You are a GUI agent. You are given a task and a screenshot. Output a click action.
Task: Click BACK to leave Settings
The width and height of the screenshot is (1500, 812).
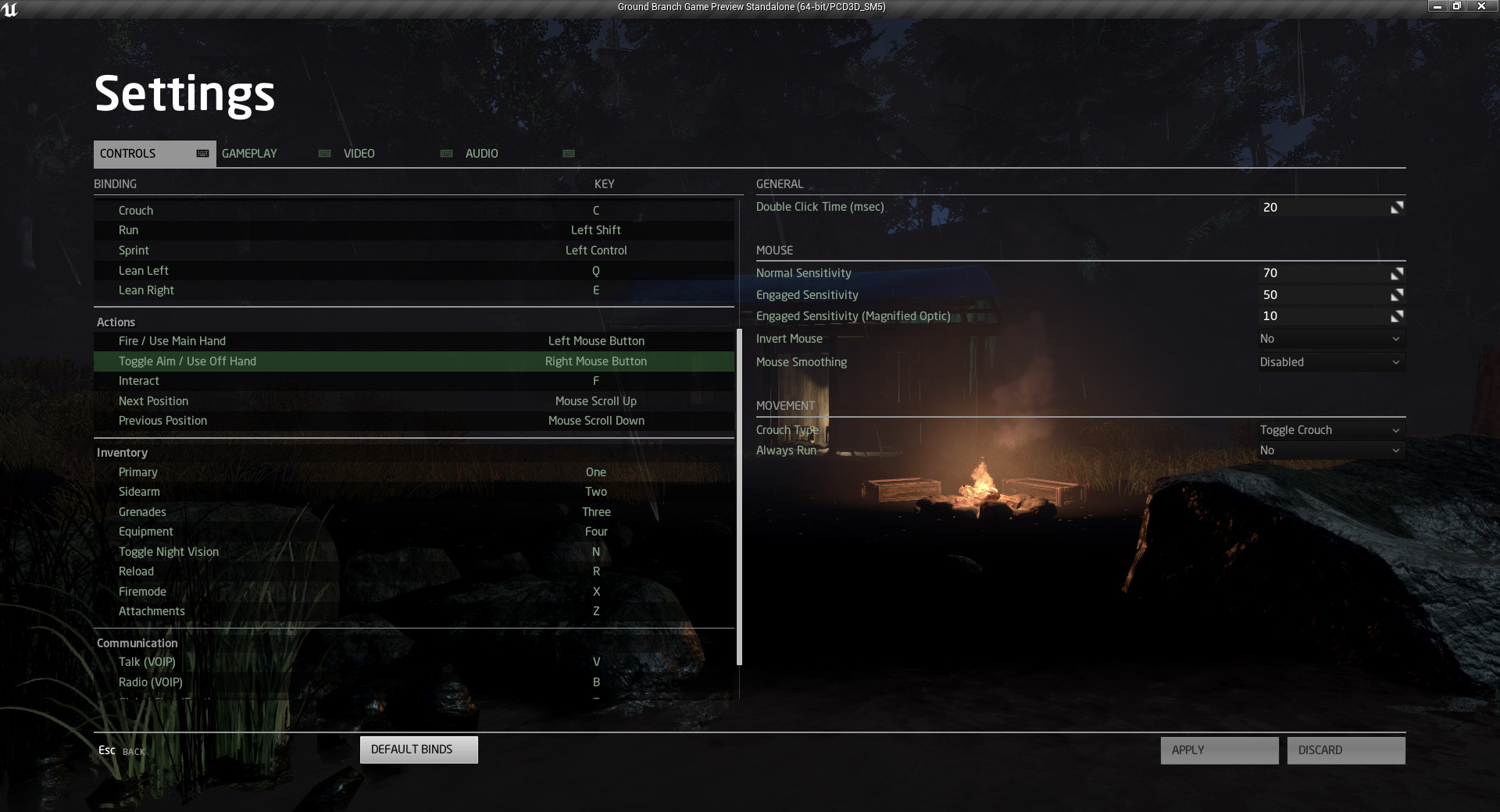(121, 750)
